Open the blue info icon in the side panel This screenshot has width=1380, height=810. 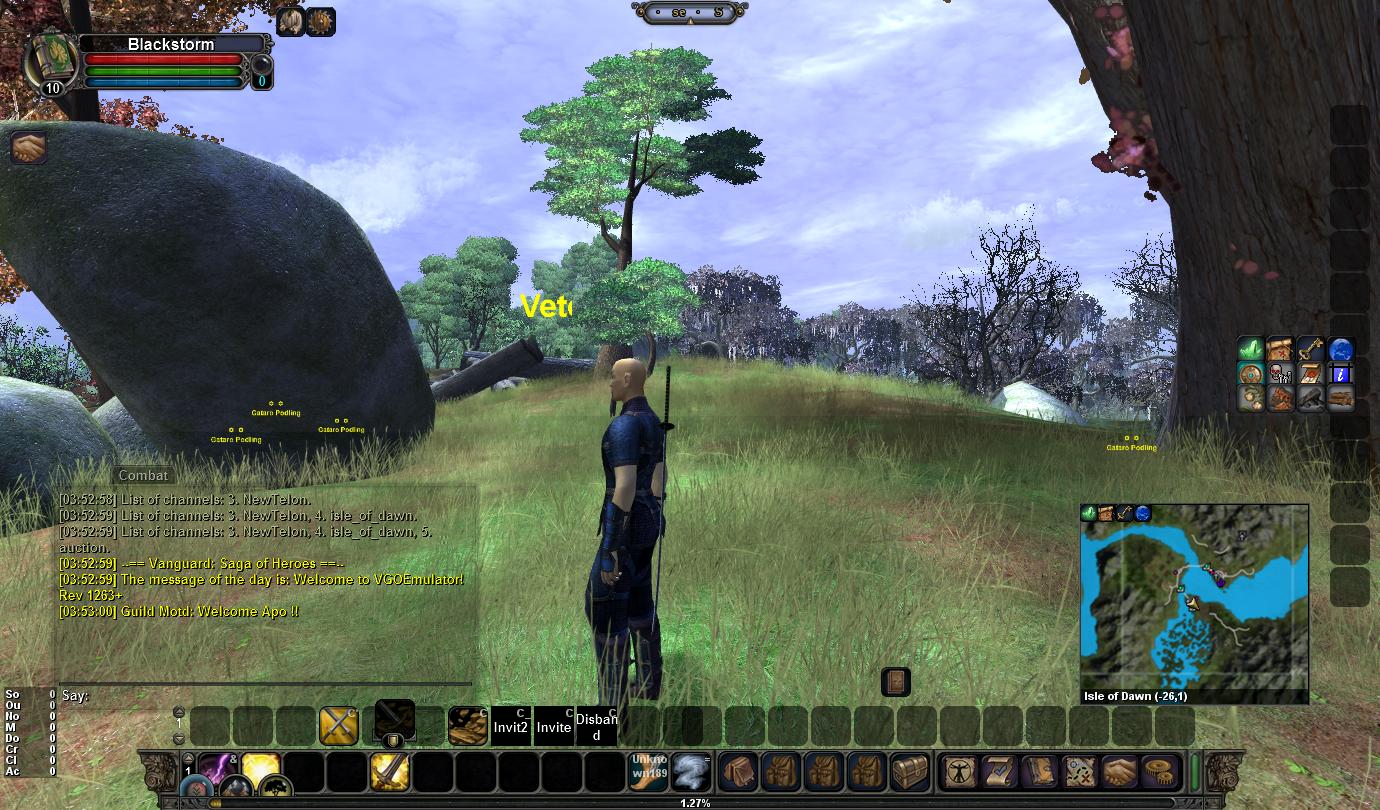pos(1340,373)
